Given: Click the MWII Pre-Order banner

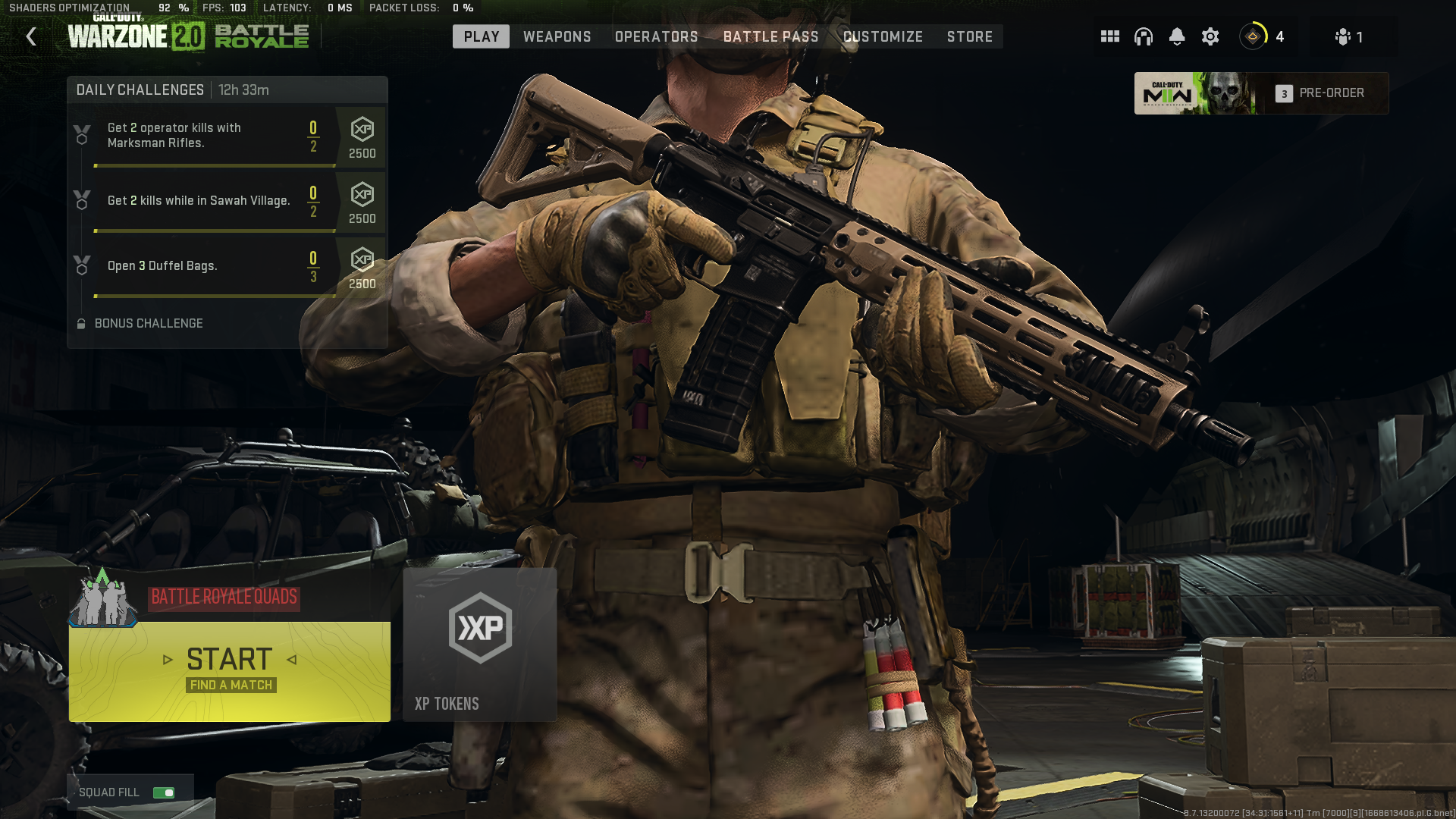Looking at the screenshot, I should [x=1260, y=93].
